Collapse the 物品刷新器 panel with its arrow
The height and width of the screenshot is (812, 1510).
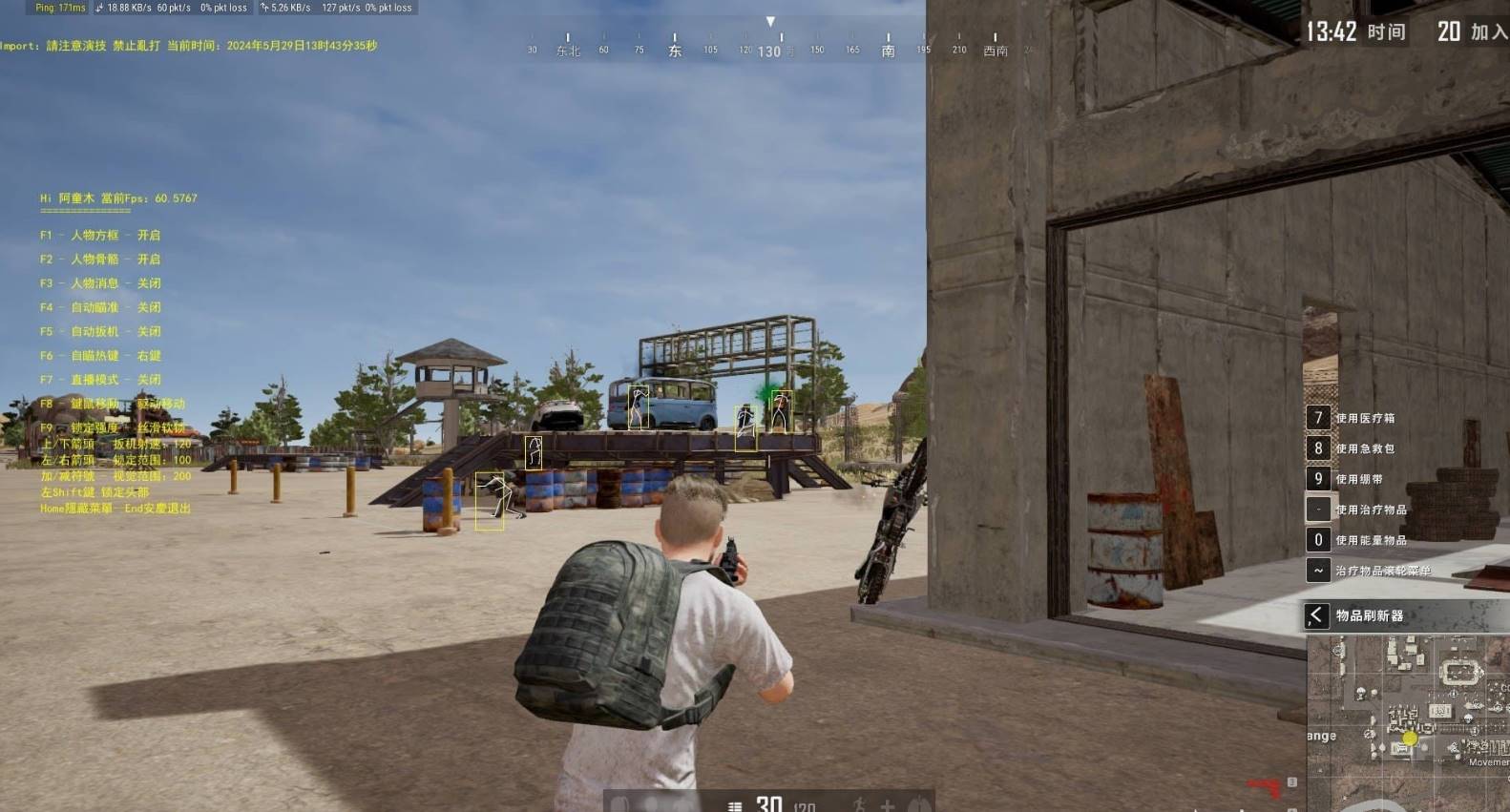tap(1318, 616)
